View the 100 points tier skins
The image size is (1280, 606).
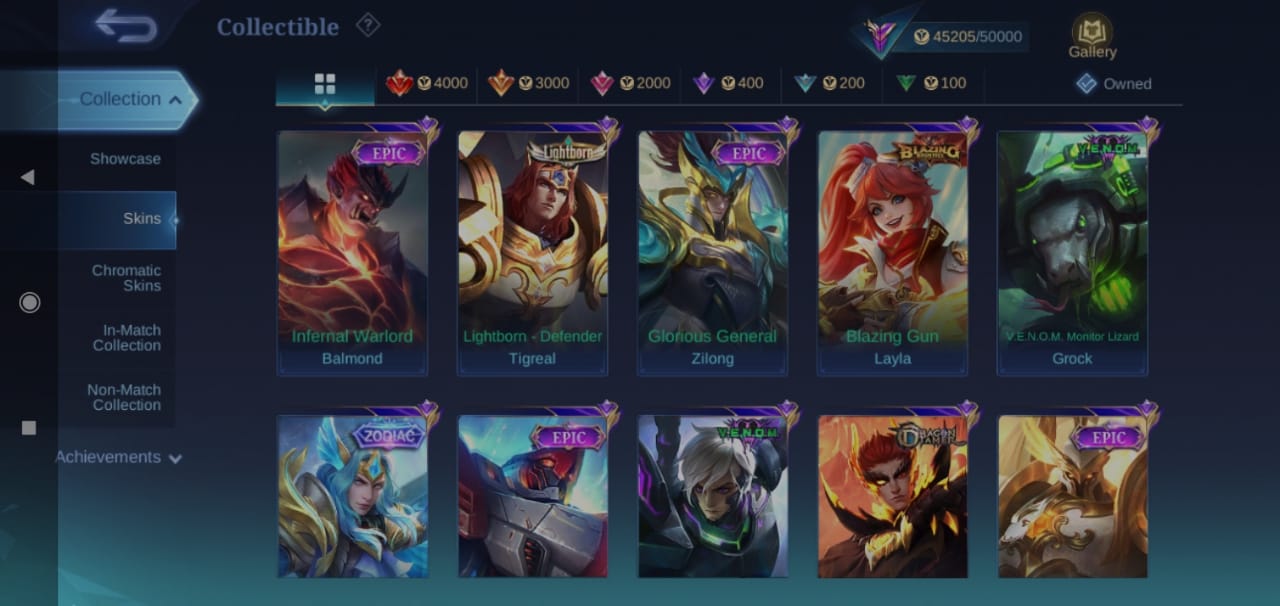[932, 84]
